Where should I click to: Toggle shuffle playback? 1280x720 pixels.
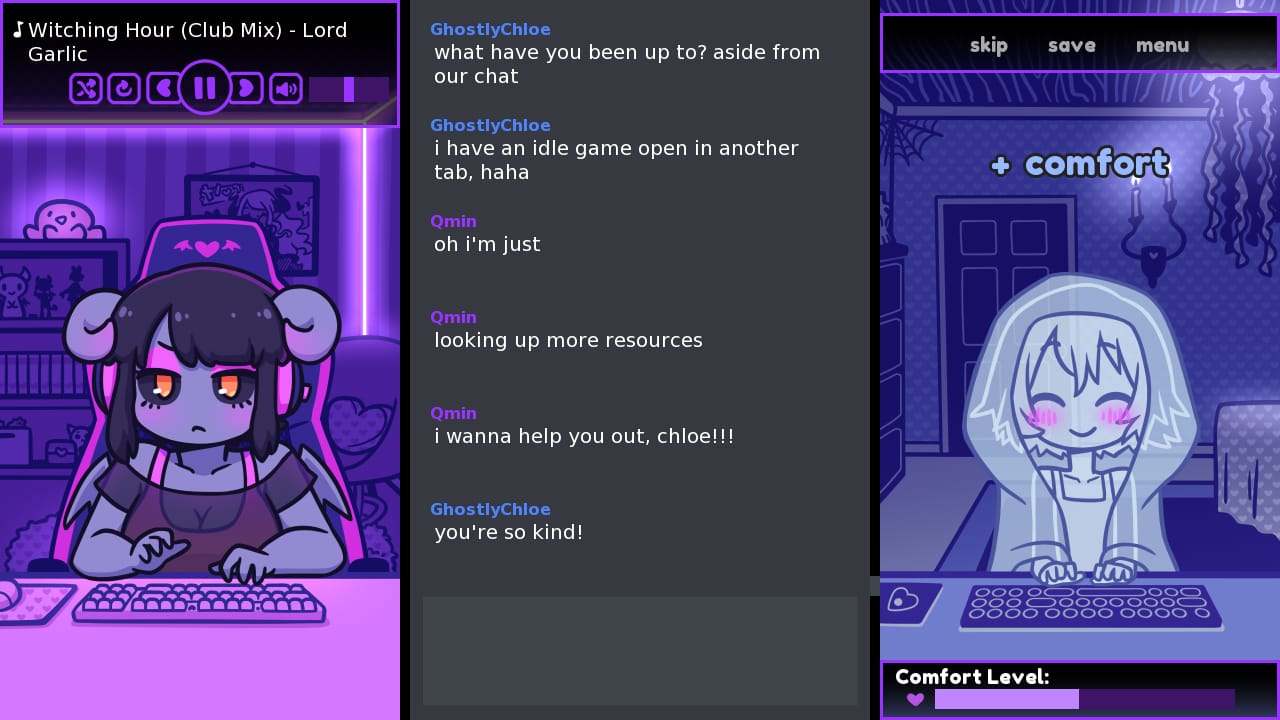coord(85,88)
